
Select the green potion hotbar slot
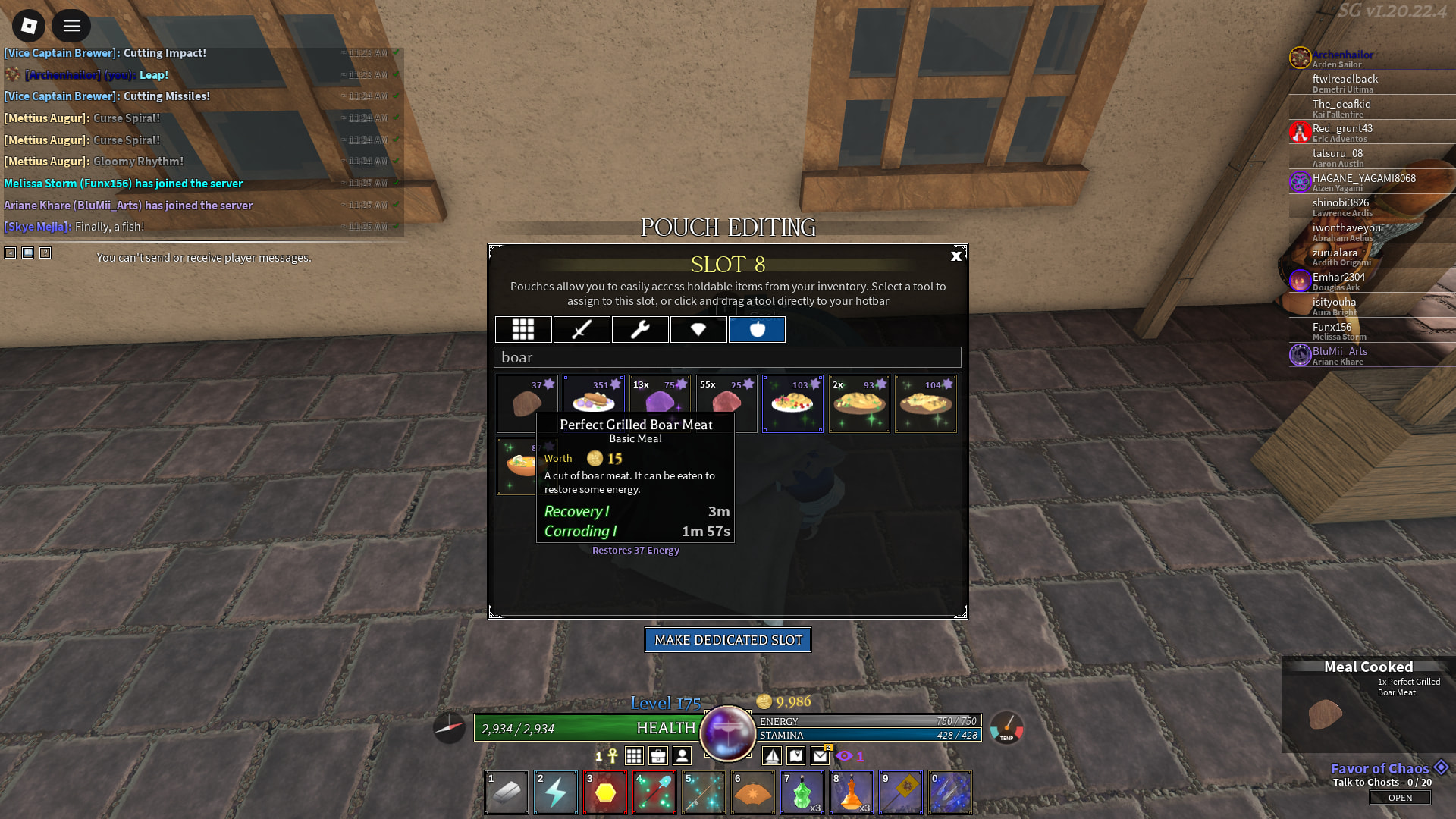[x=802, y=792]
